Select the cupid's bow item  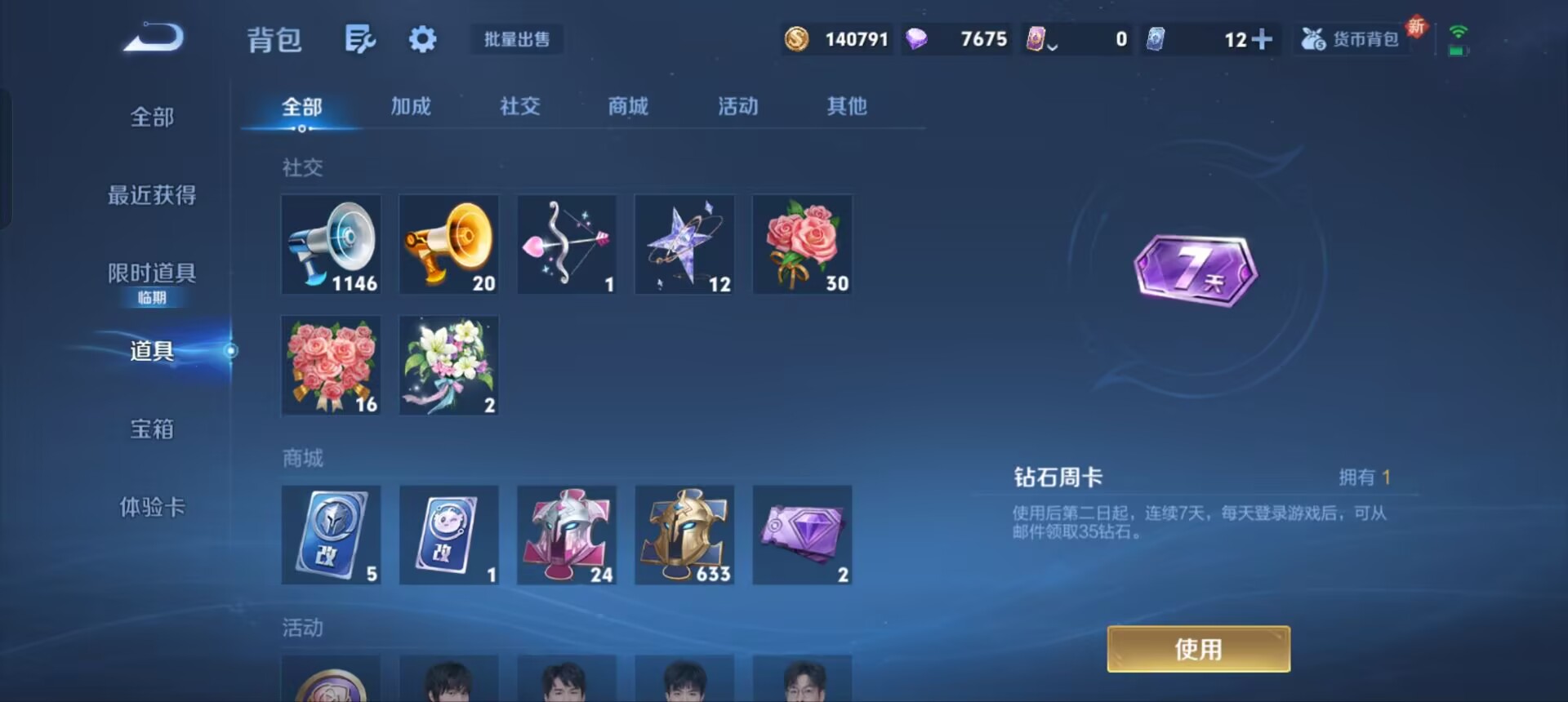click(567, 244)
